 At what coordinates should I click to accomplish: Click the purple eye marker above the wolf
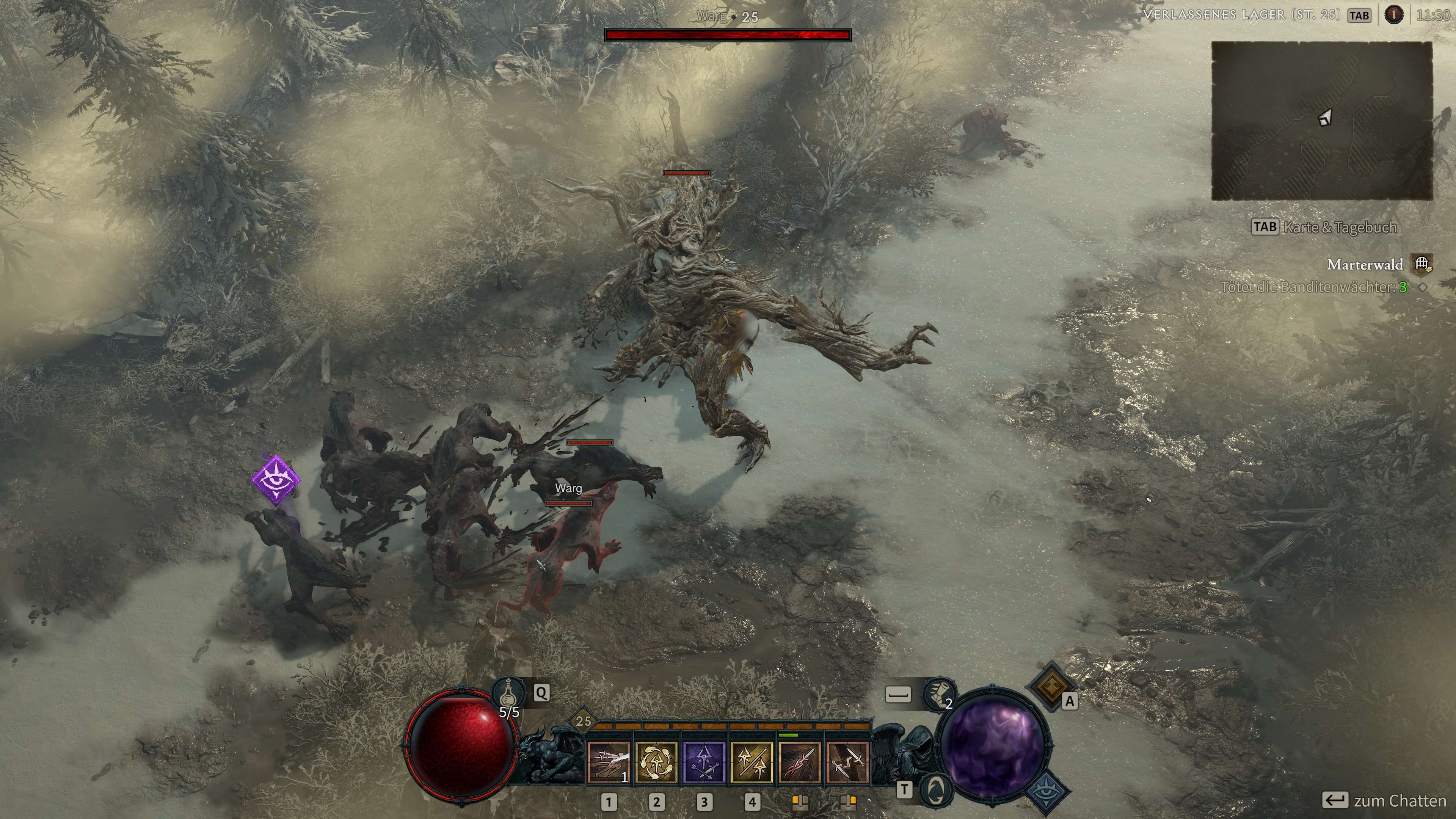[x=276, y=479]
